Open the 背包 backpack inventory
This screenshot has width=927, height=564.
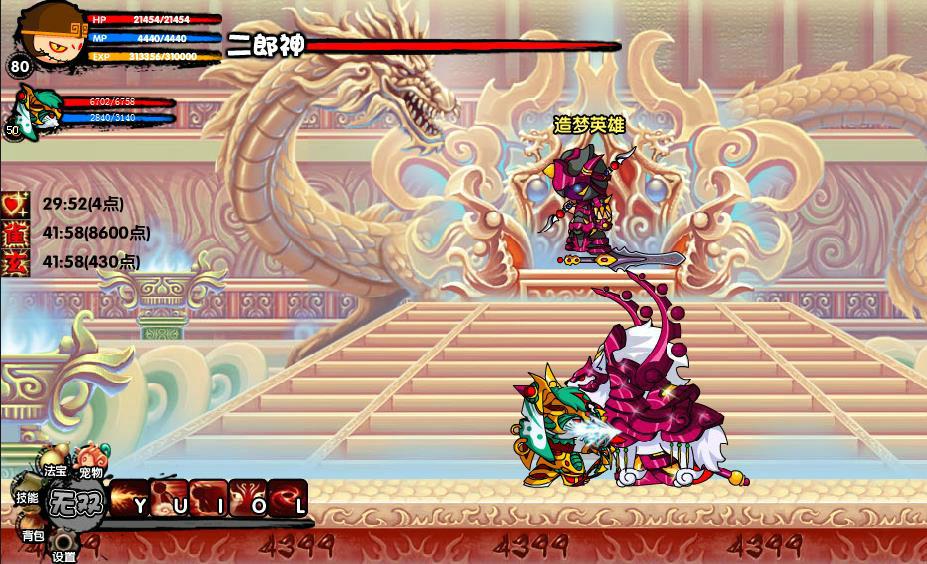(x=33, y=533)
